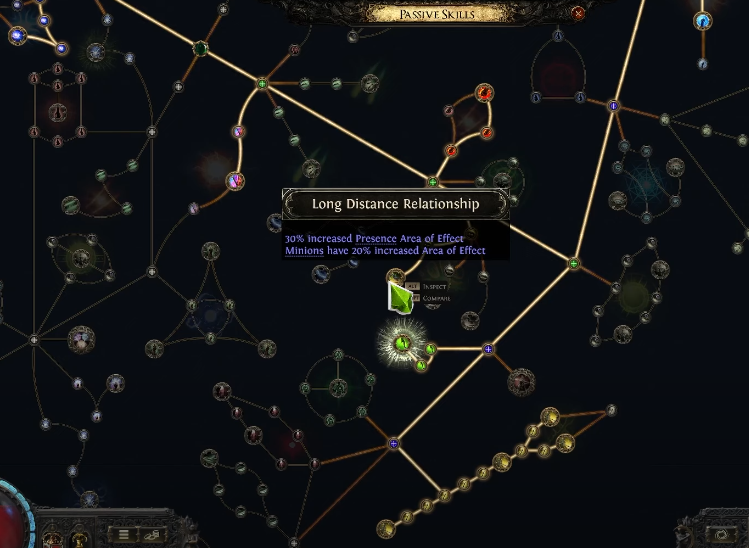Click the glowing blue passive node in the top-right corner

[703, 20]
